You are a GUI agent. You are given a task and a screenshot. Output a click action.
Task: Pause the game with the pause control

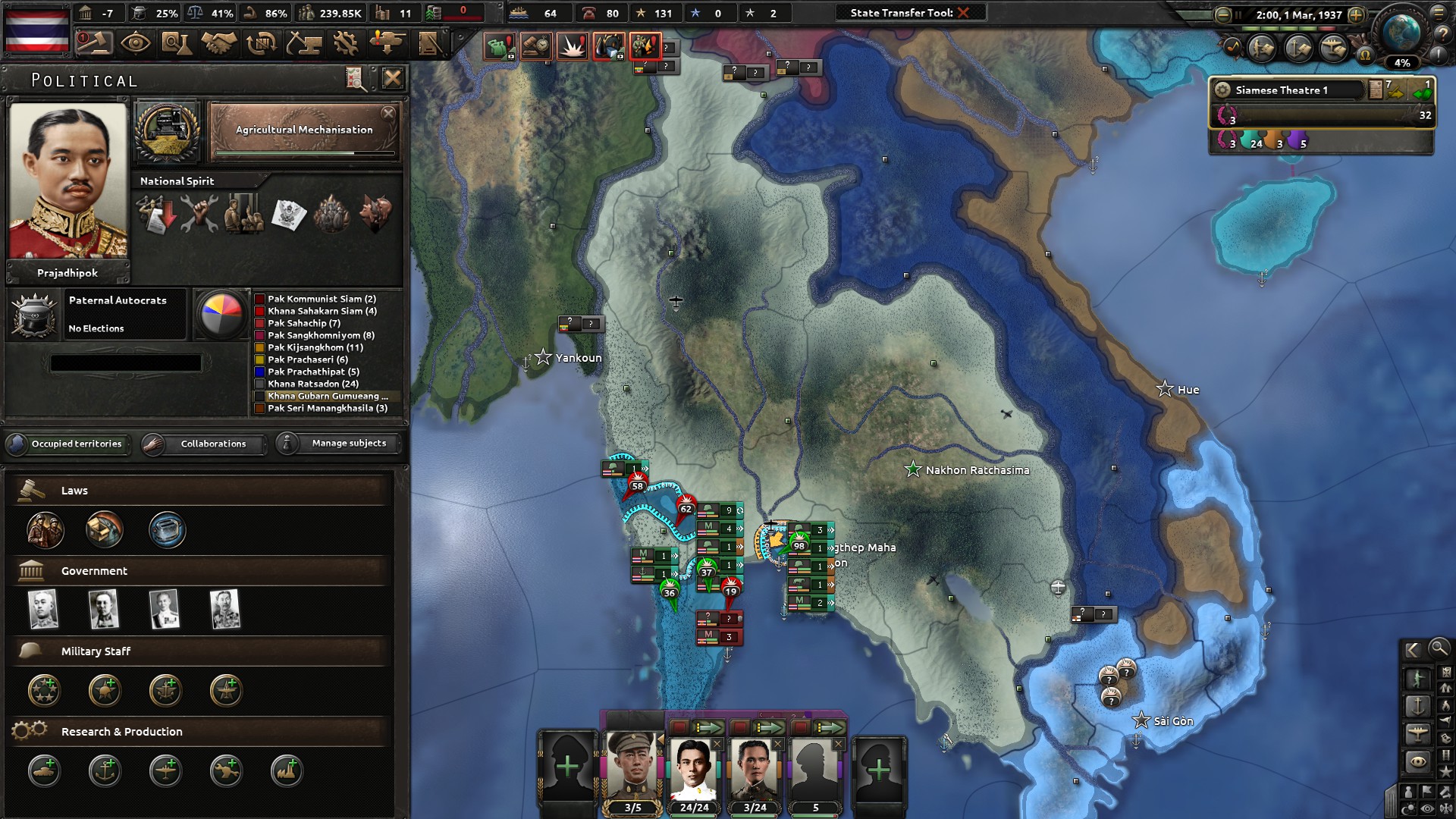point(1238,14)
